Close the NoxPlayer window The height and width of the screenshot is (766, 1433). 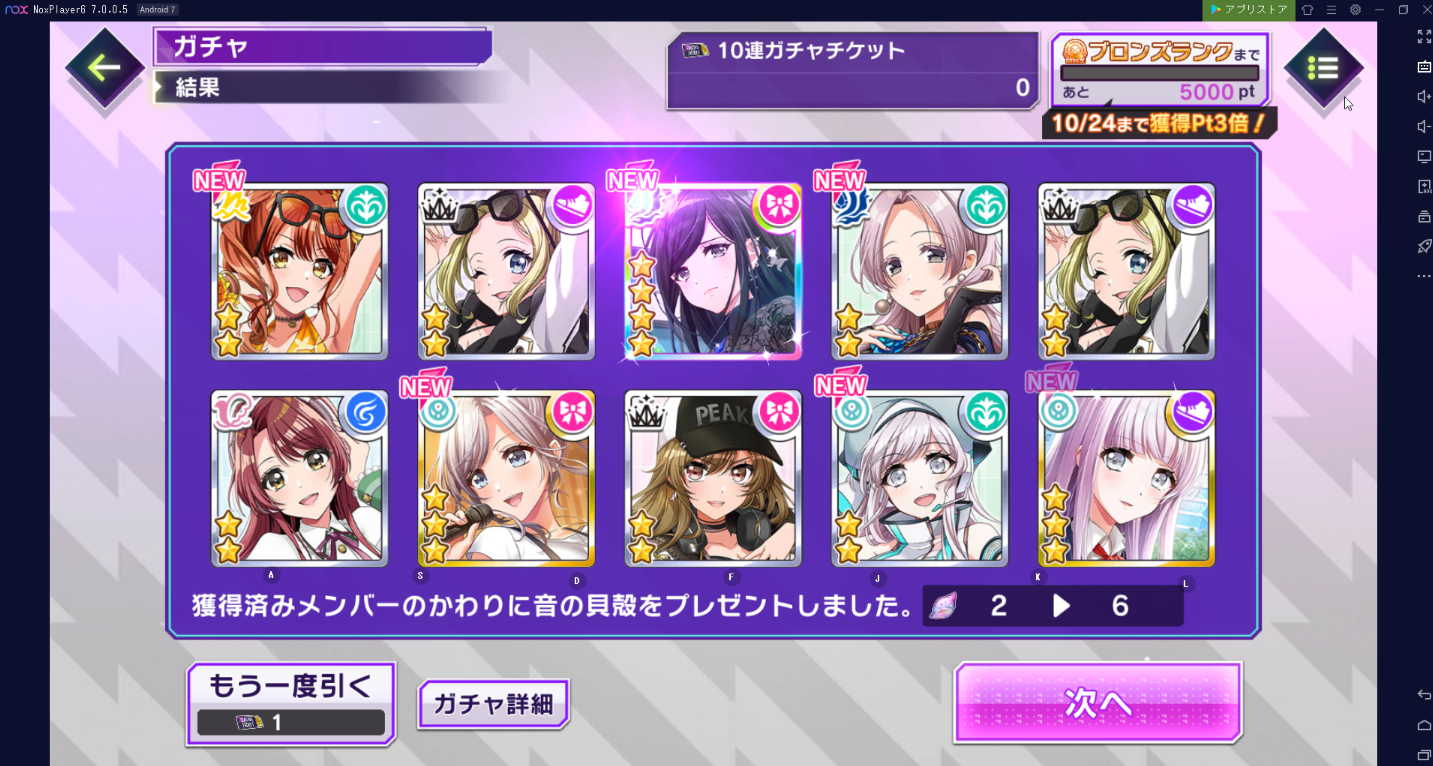pos(1426,9)
